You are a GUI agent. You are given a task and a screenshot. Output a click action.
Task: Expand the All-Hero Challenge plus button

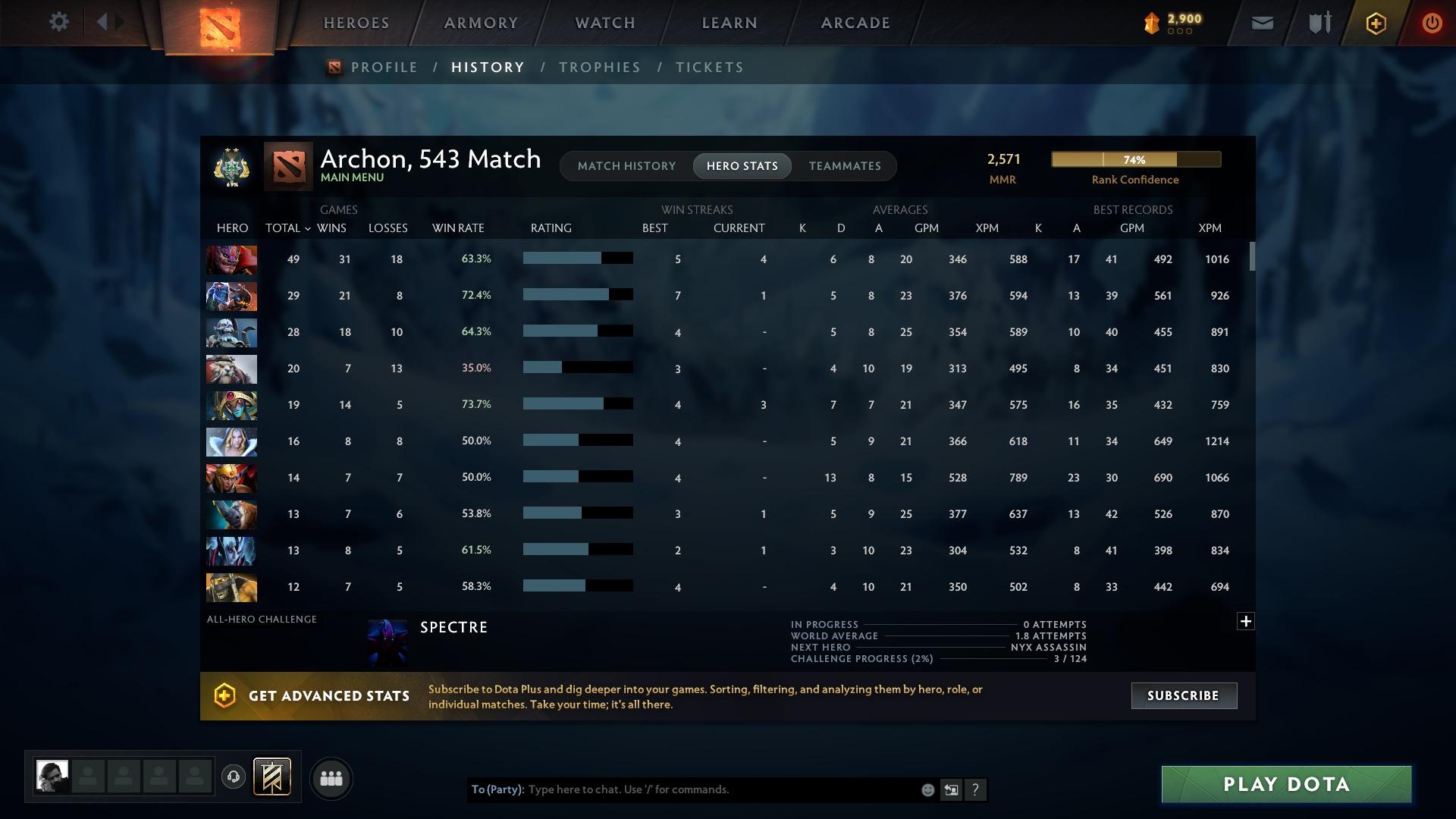(1245, 621)
